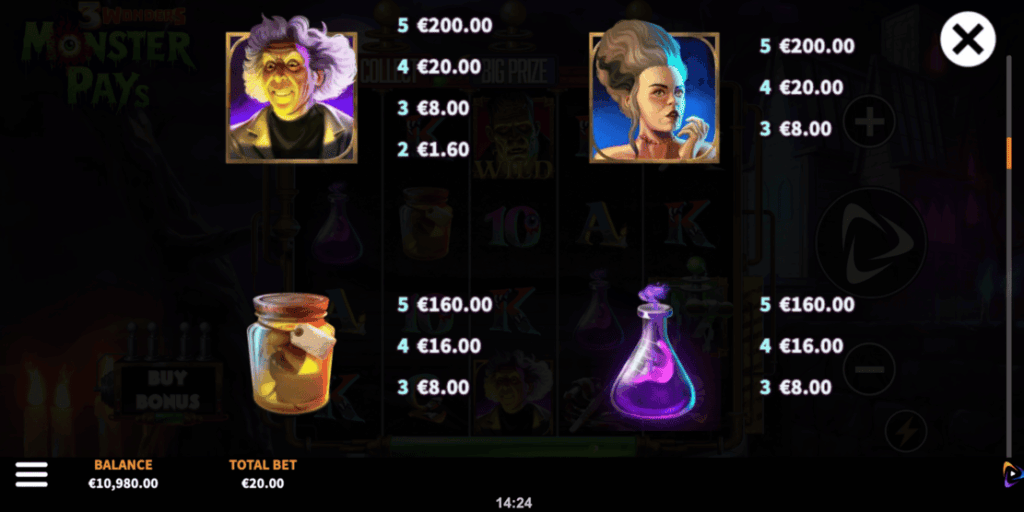Toggle the lightning bolt turbo button
The image size is (1024, 512).
click(x=906, y=431)
